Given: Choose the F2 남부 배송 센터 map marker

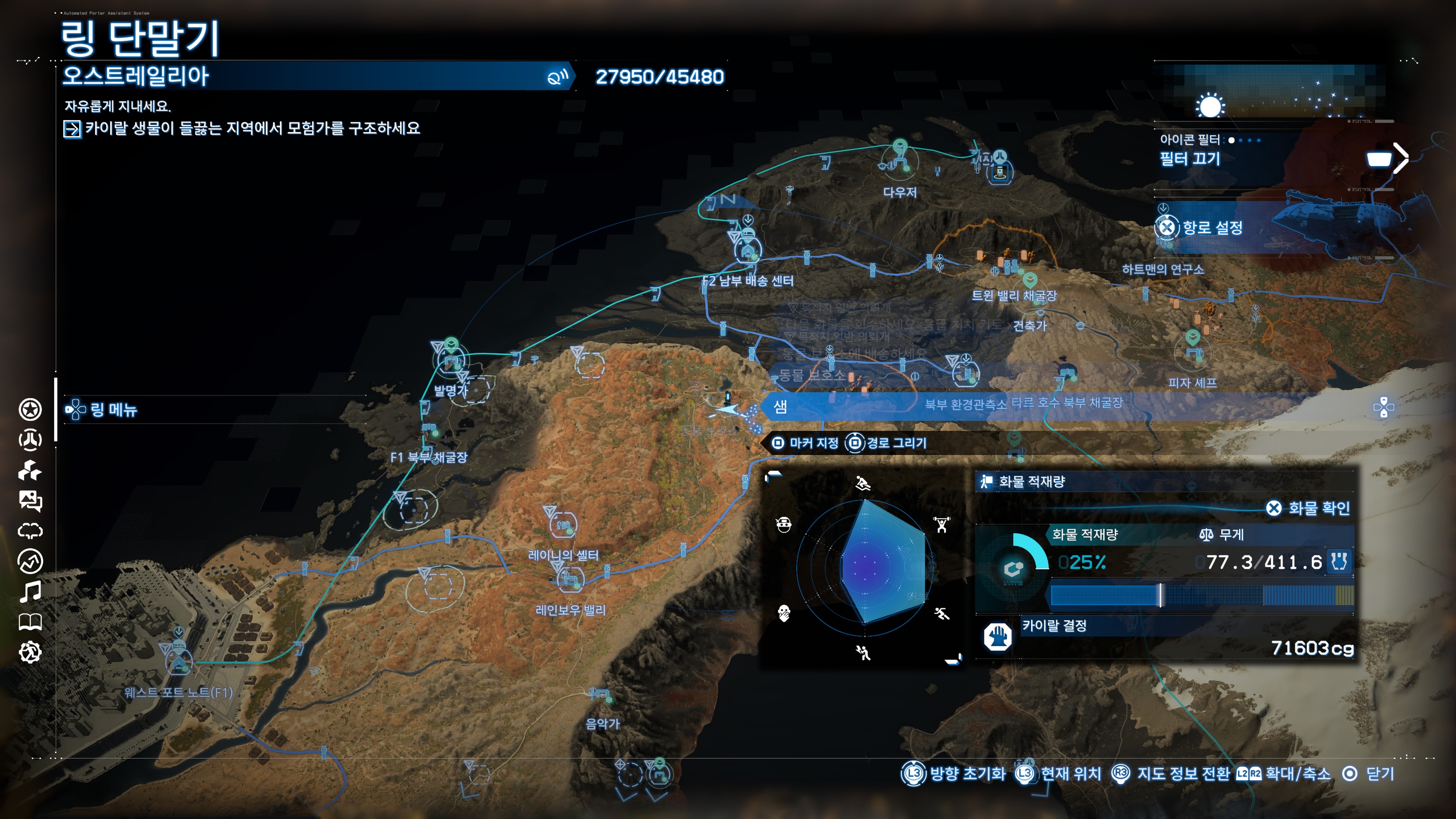Looking at the screenshot, I should point(748,249).
